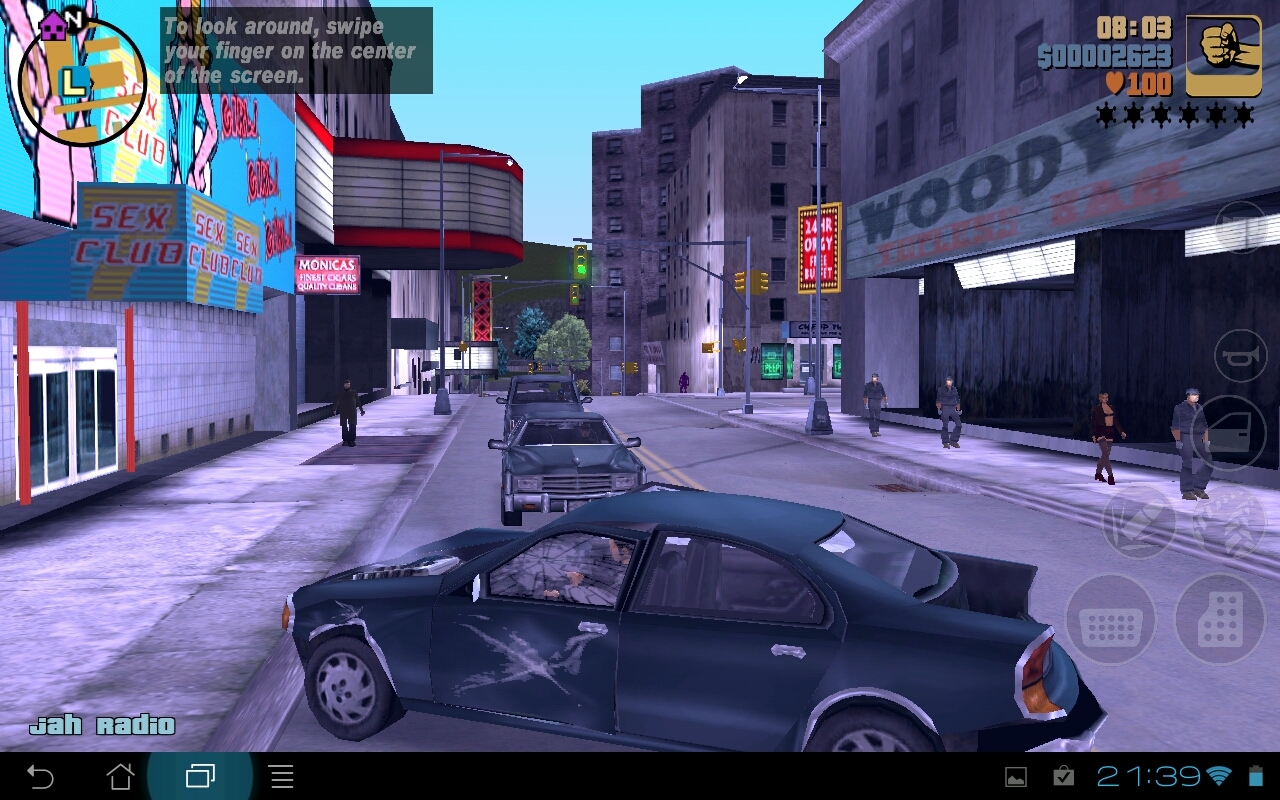Open the menu list icon on the navigation bar
Image resolution: width=1280 pixels, height=800 pixels.
[x=281, y=778]
